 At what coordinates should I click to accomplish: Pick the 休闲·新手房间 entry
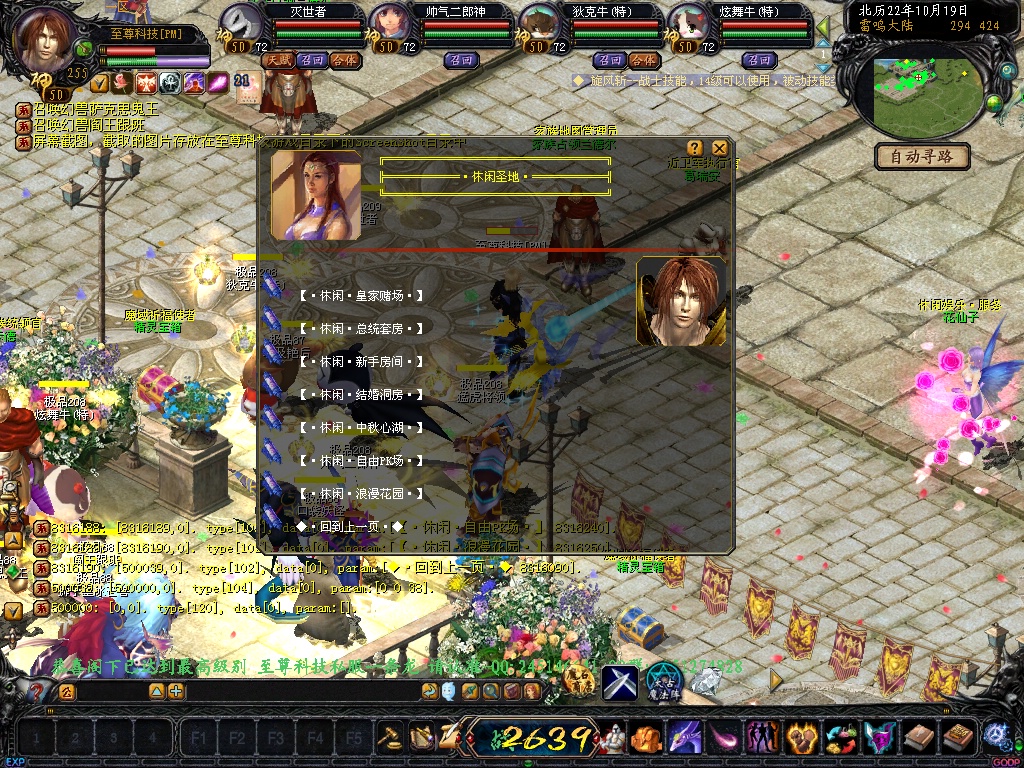point(360,362)
